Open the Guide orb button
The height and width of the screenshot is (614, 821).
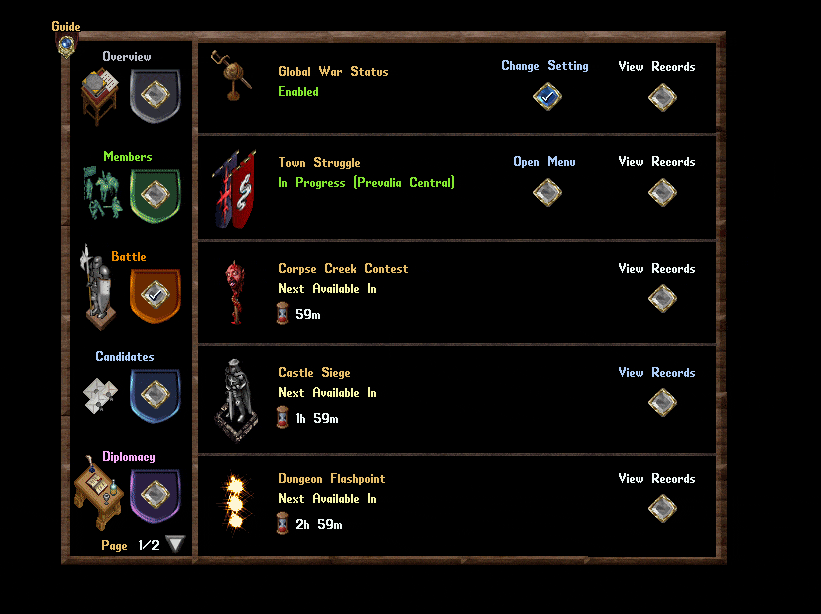pyautogui.click(x=66, y=44)
